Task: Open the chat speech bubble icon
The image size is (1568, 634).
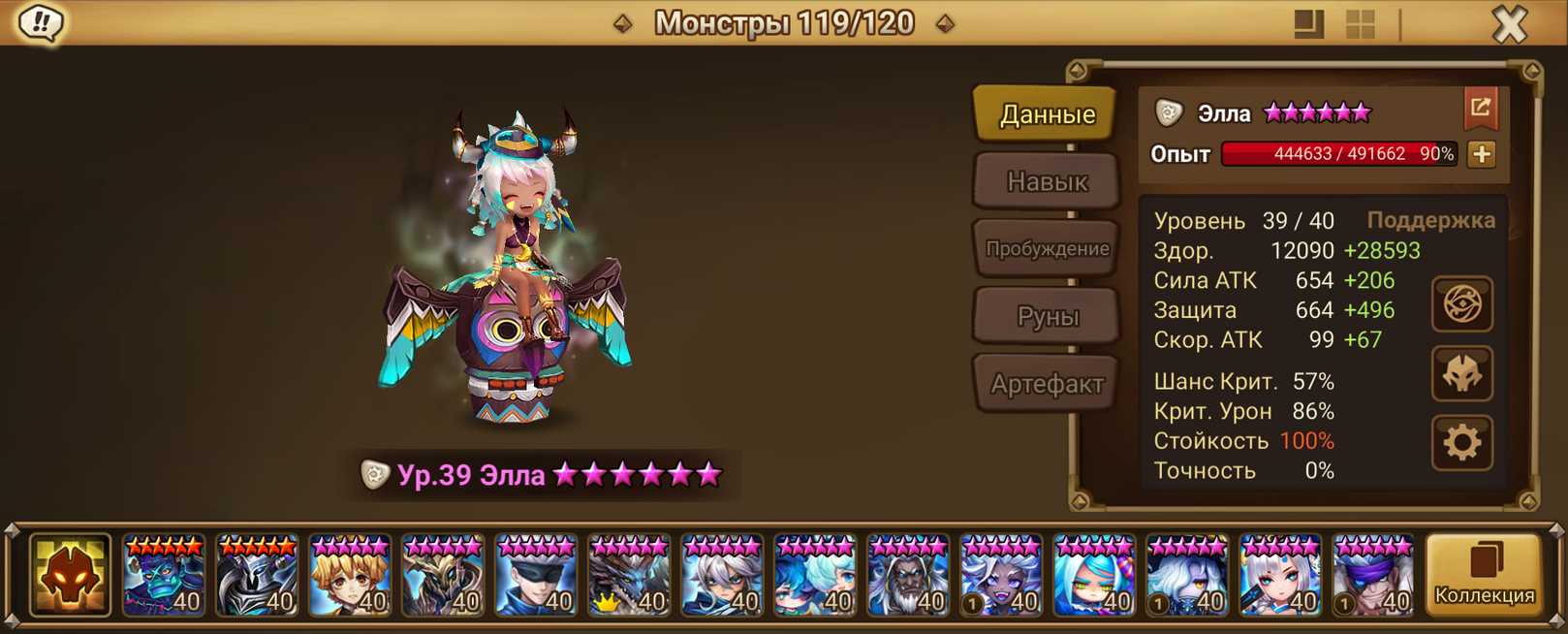Action: pos(41,23)
